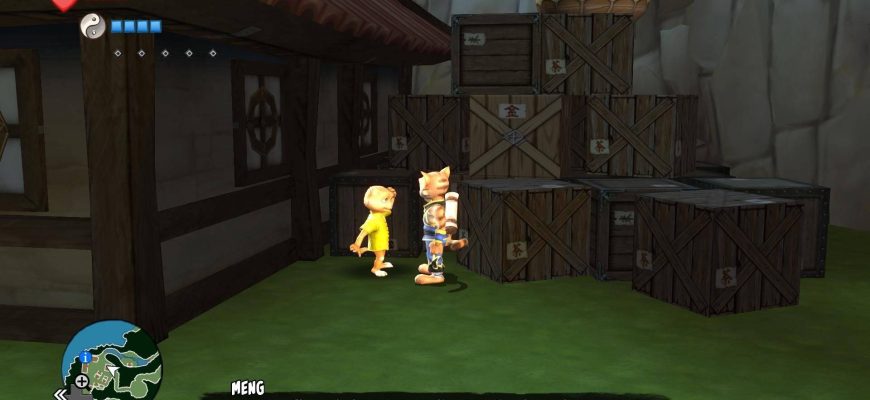The width and height of the screenshot is (870, 400).
Task: Select the blue info marker on minimap
Action: coord(86,357)
